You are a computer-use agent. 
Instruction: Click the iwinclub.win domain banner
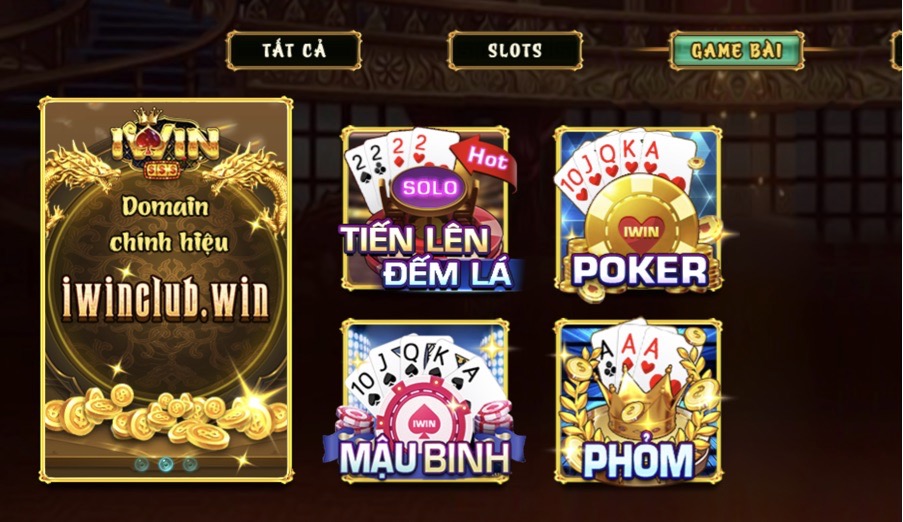pyautogui.click(x=166, y=290)
